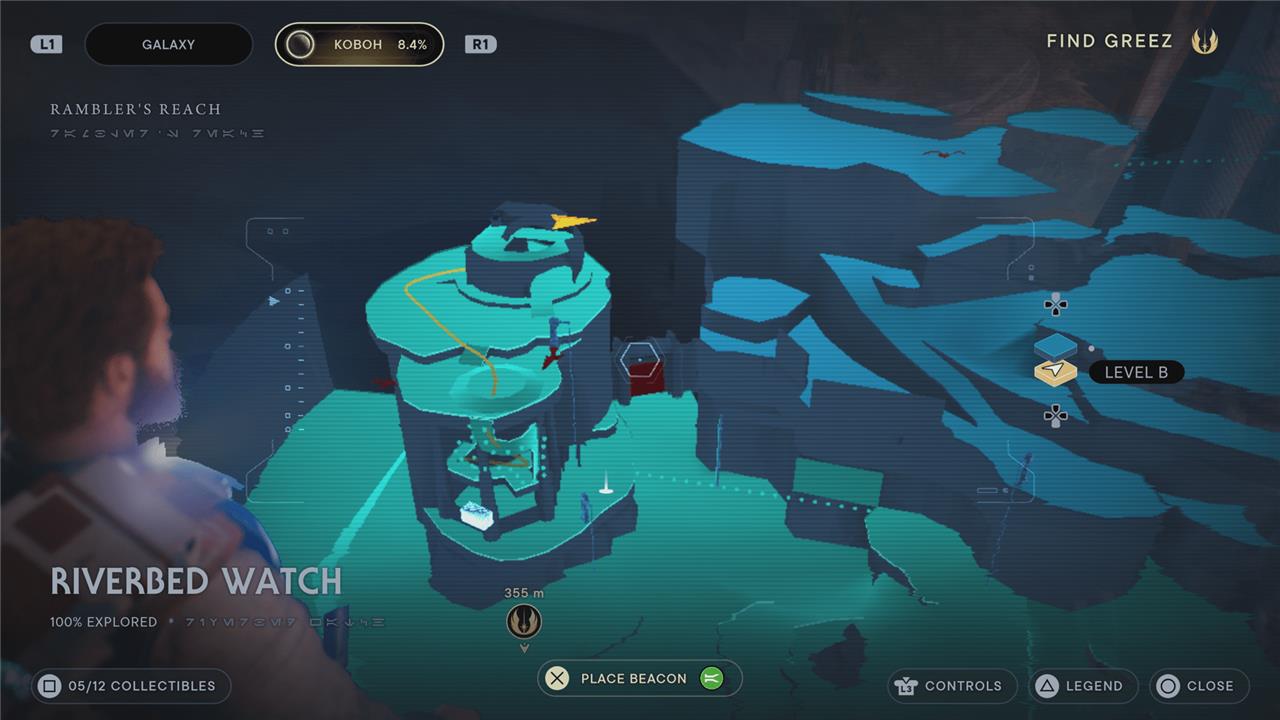The width and height of the screenshot is (1280, 720).
Task: Close the holomap
Action: point(1199,686)
